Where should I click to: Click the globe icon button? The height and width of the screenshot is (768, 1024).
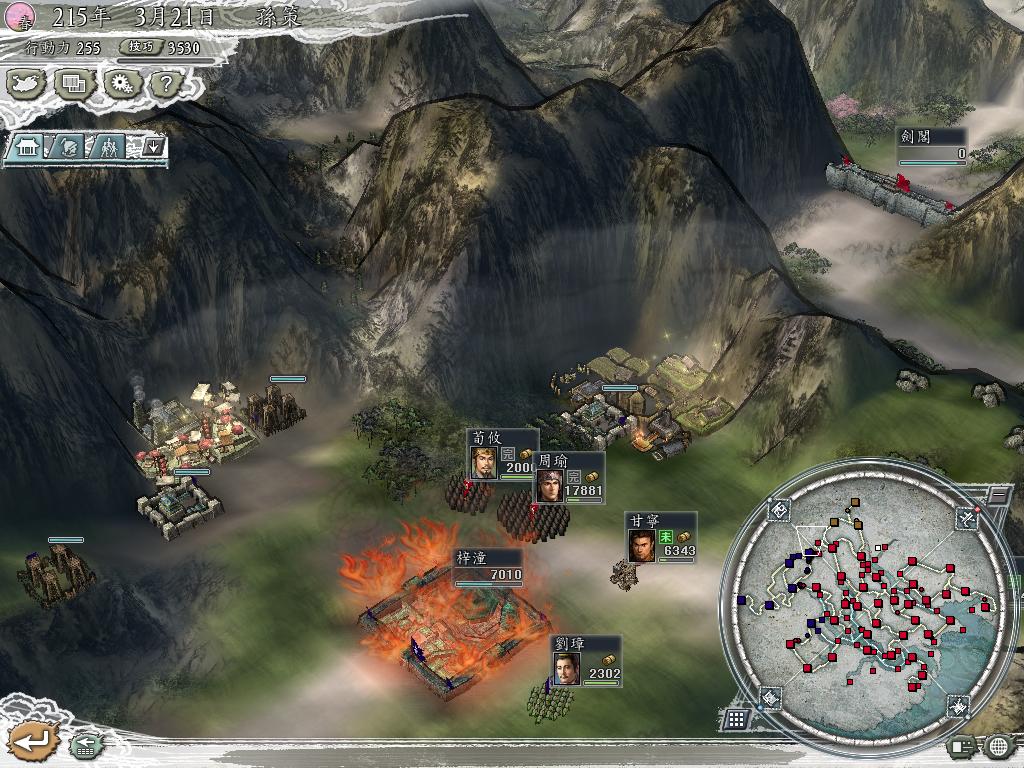[998, 745]
